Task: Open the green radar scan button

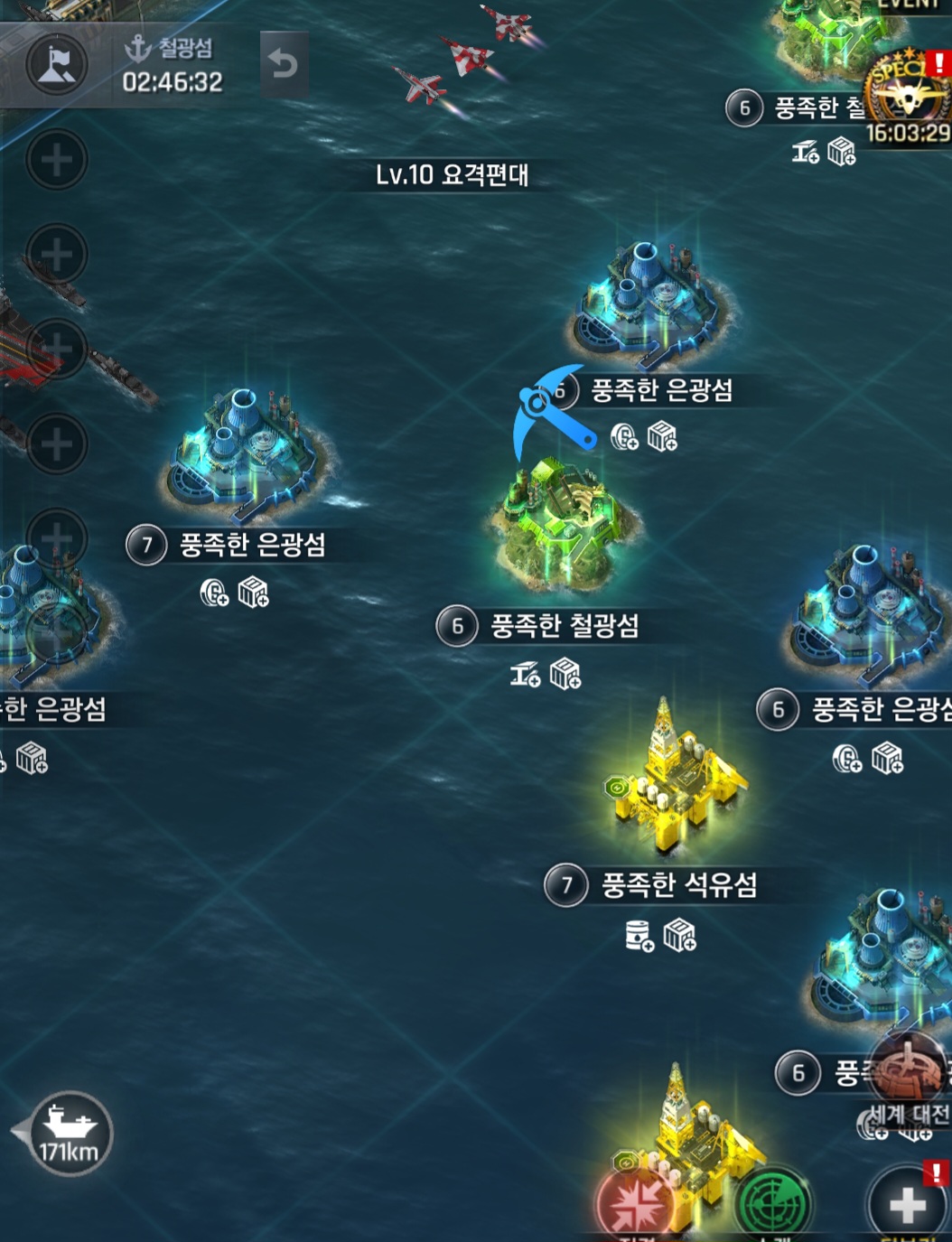Action: [x=772, y=1203]
